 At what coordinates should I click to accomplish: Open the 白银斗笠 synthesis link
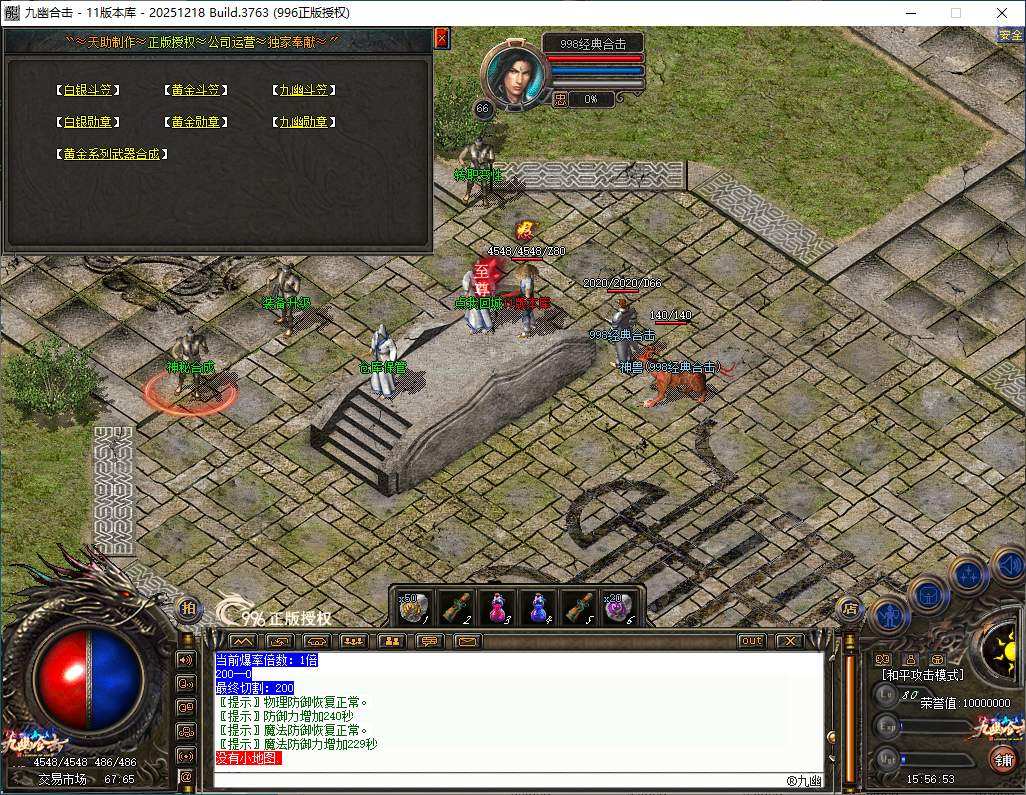87,90
